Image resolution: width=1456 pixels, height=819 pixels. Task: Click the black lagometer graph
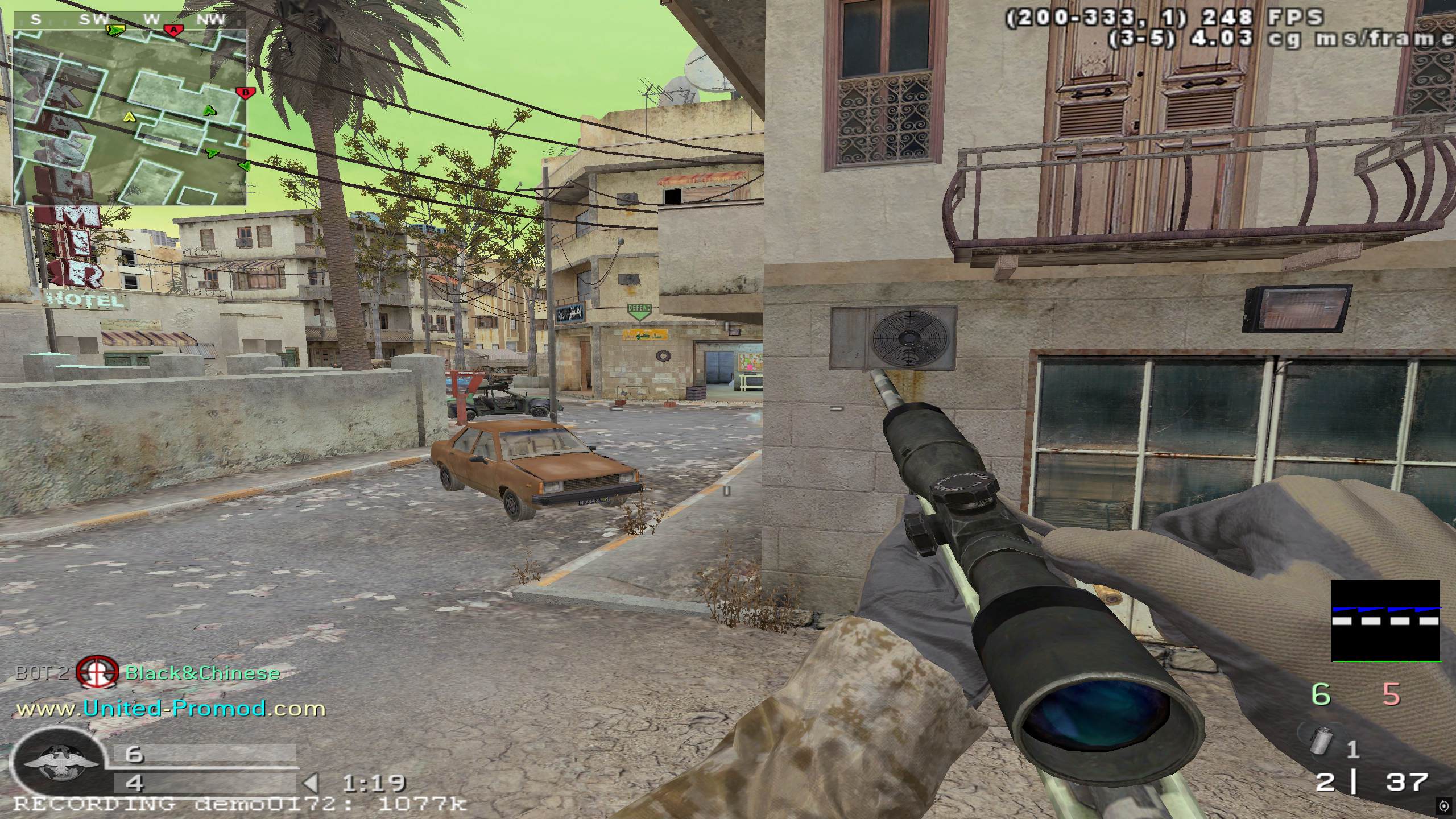pos(1385,621)
